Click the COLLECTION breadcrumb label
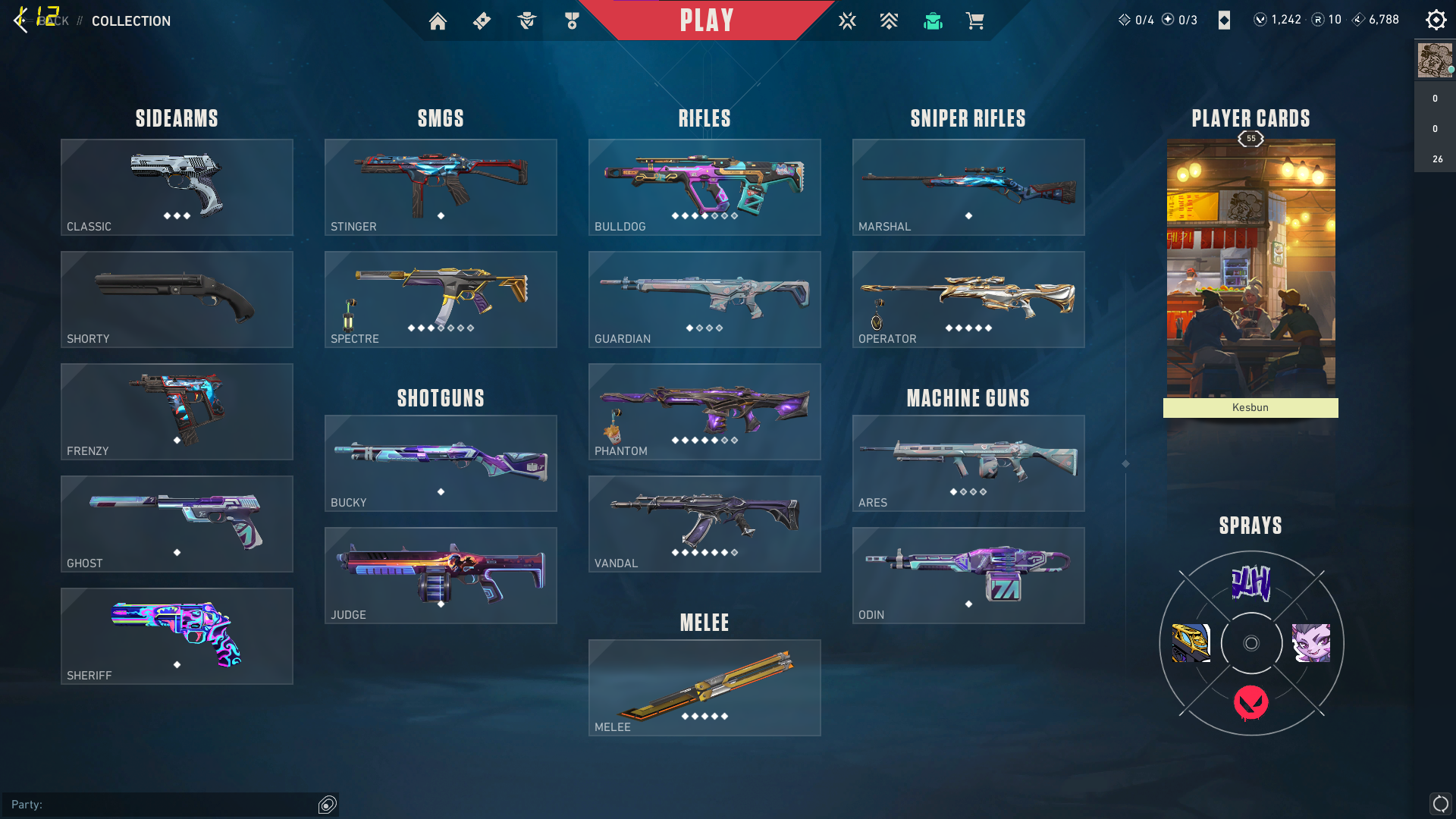The image size is (1456, 819). pyautogui.click(x=130, y=21)
